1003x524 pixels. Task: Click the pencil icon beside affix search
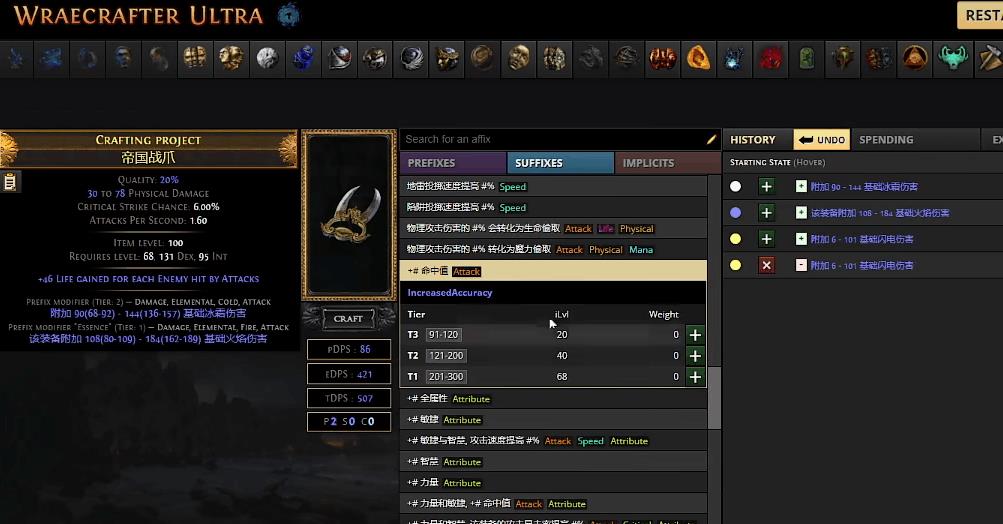pyautogui.click(x=712, y=140)
